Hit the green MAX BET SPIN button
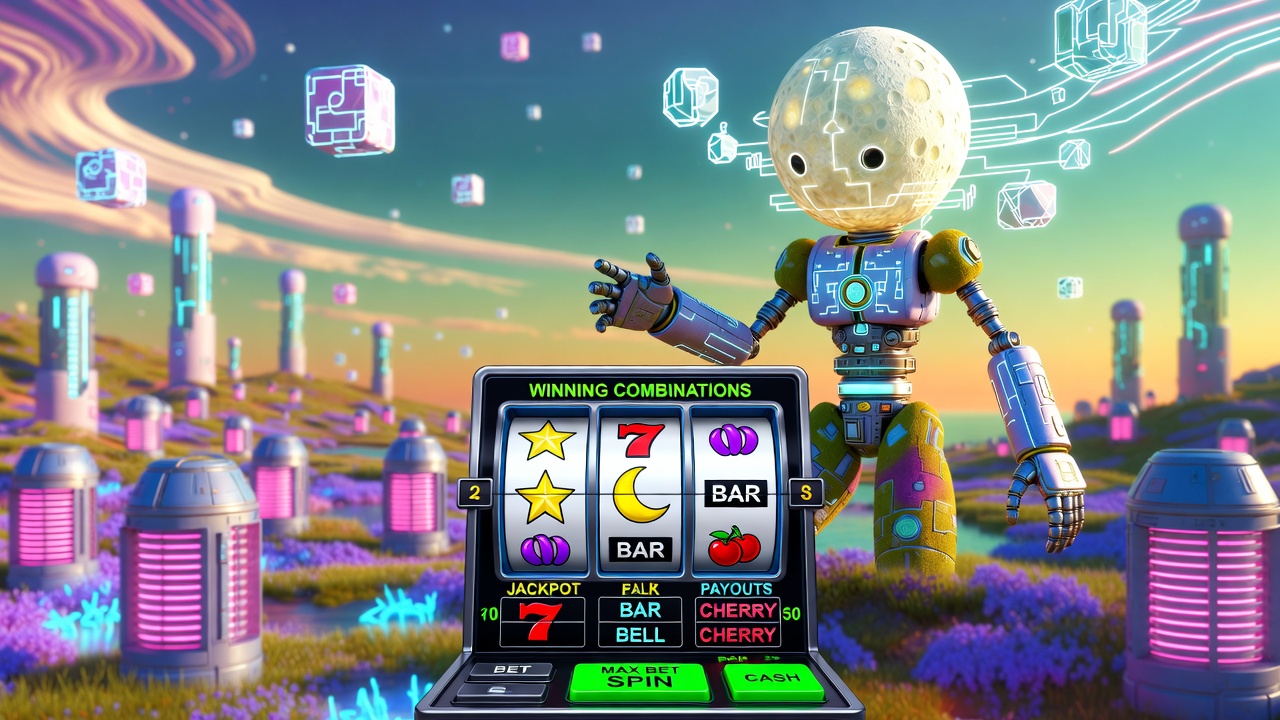Viewport: 1280px width, 720px height. point(639,680)
